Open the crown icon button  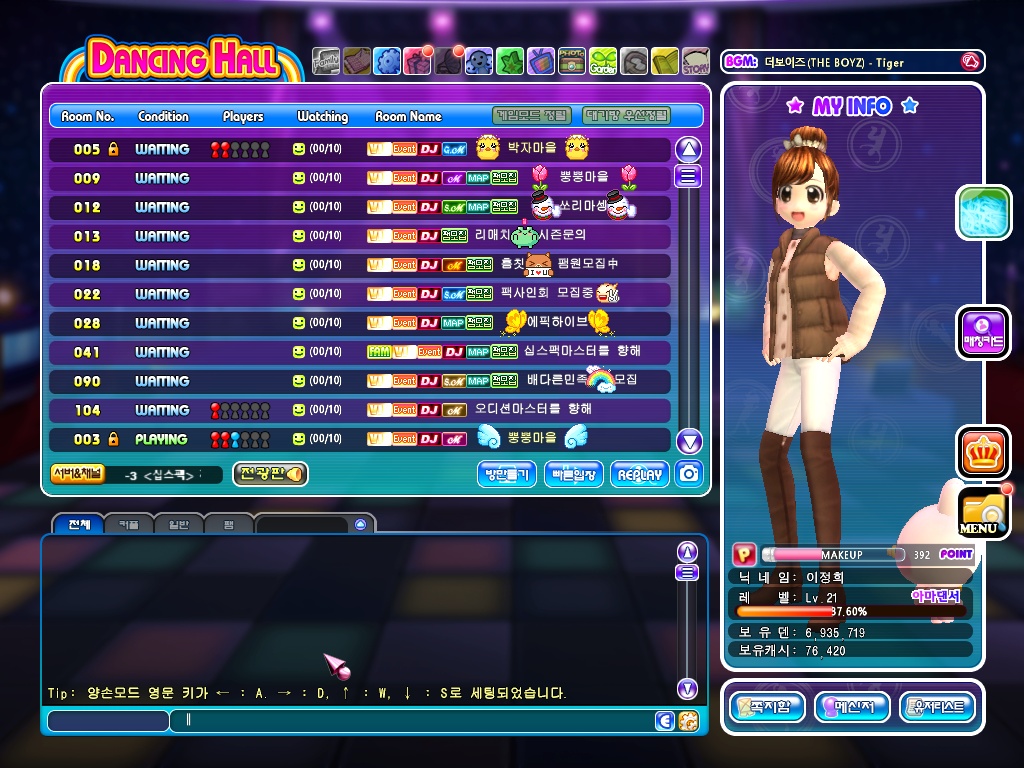pyautogui.click(x=982, y=453)
